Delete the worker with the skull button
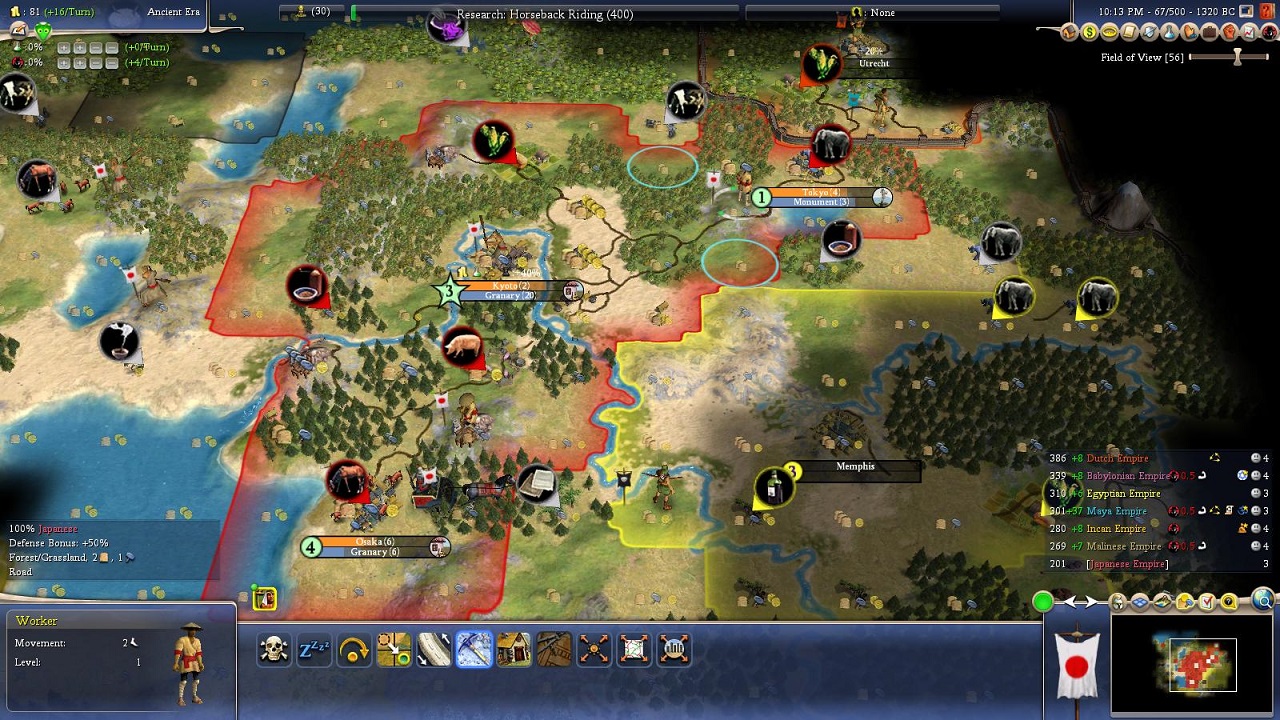 tap(274, 650)
